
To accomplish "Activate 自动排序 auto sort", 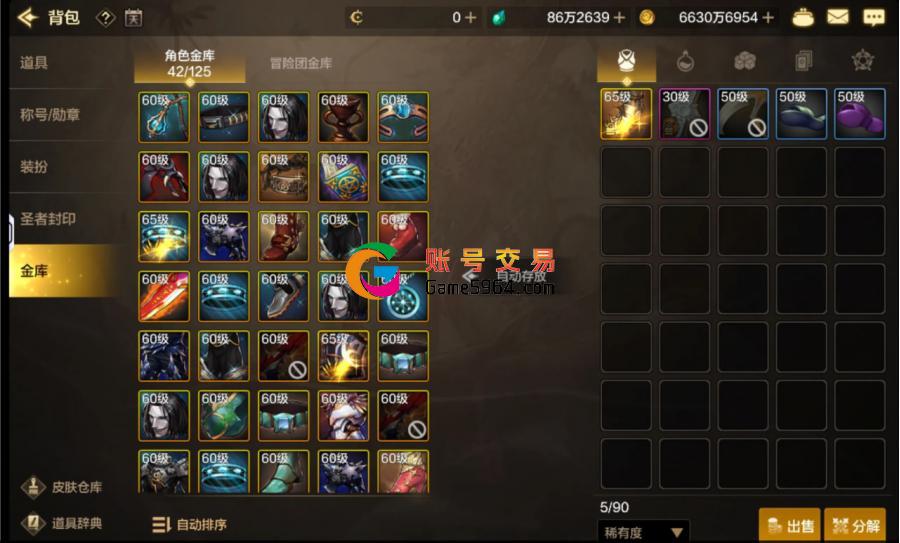I will (189, 524).
